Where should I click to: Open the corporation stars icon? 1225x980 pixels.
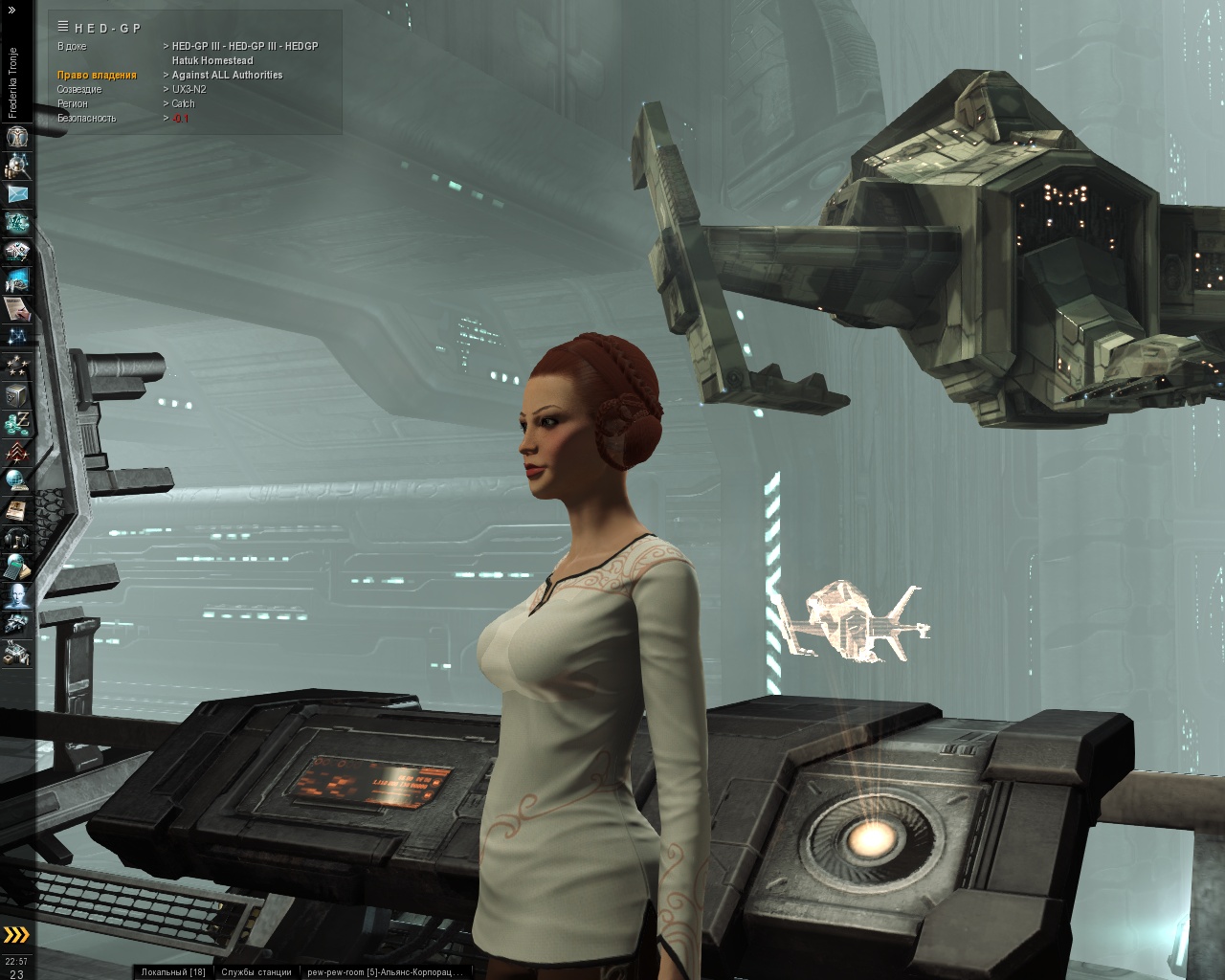click(16, 366)
